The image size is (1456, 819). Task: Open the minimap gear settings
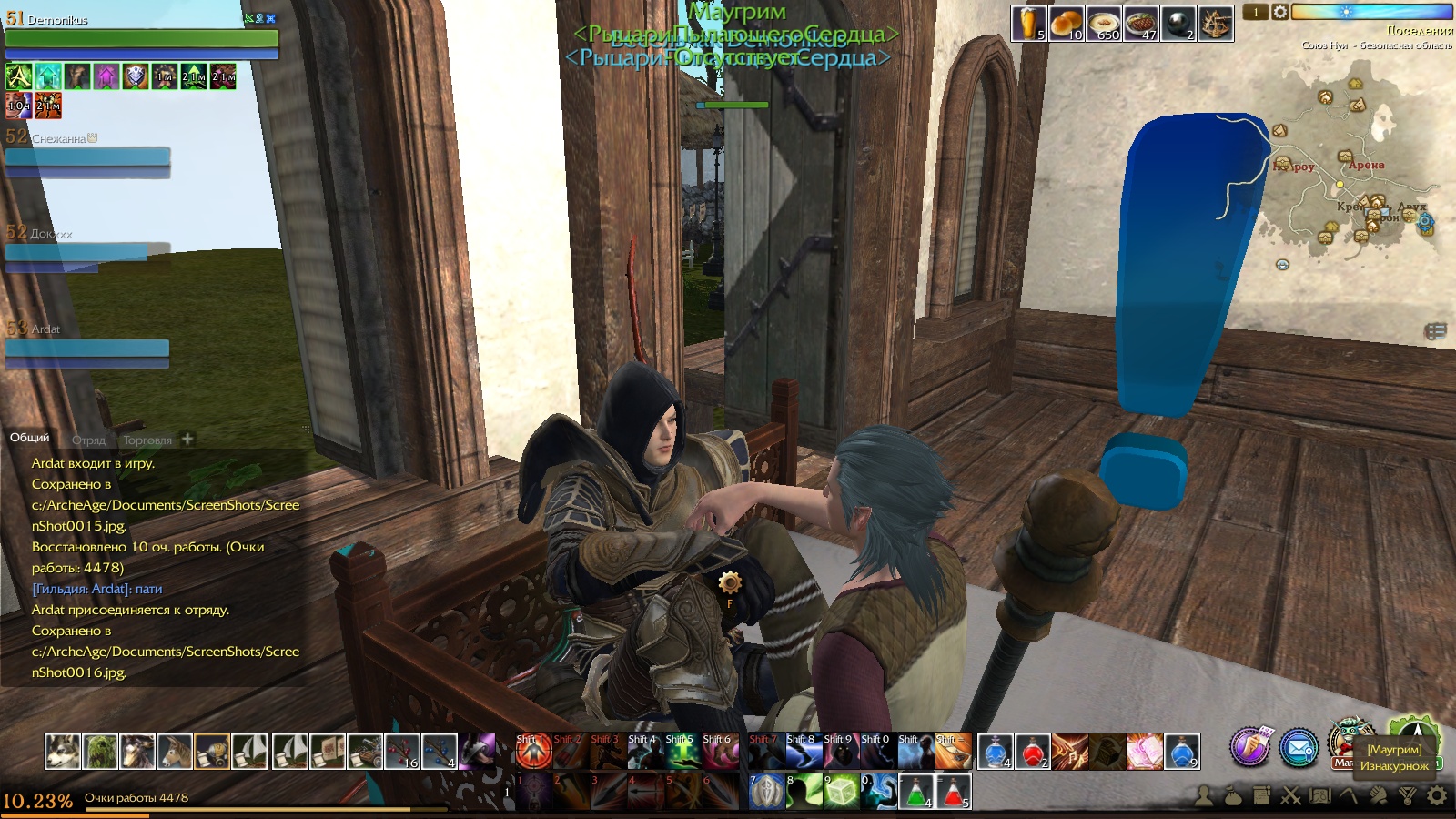tap(1279, 12)
